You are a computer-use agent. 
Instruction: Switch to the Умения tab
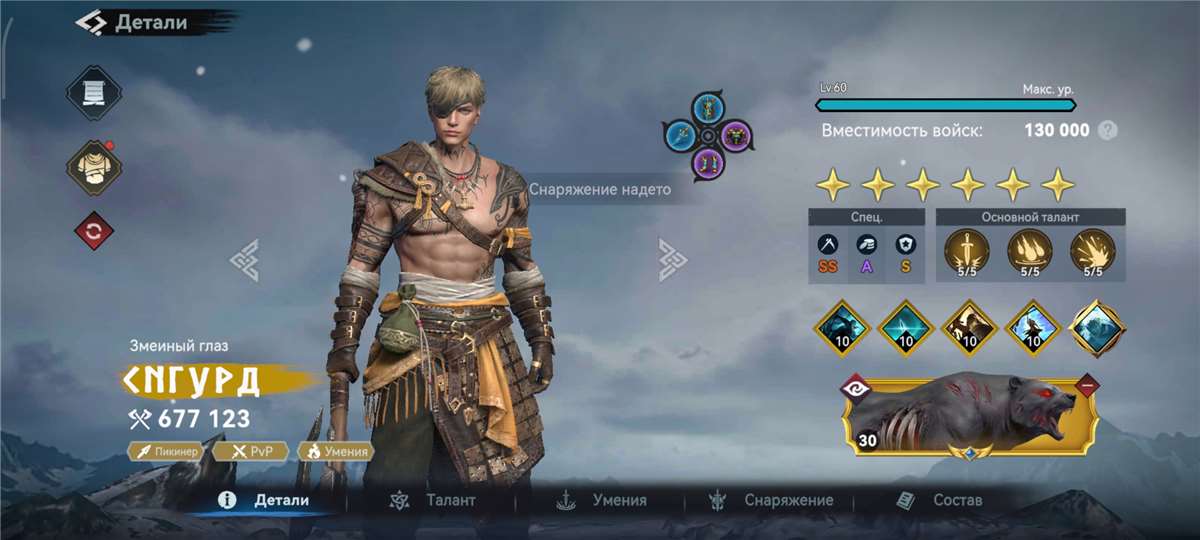click(x=601, y=500)
